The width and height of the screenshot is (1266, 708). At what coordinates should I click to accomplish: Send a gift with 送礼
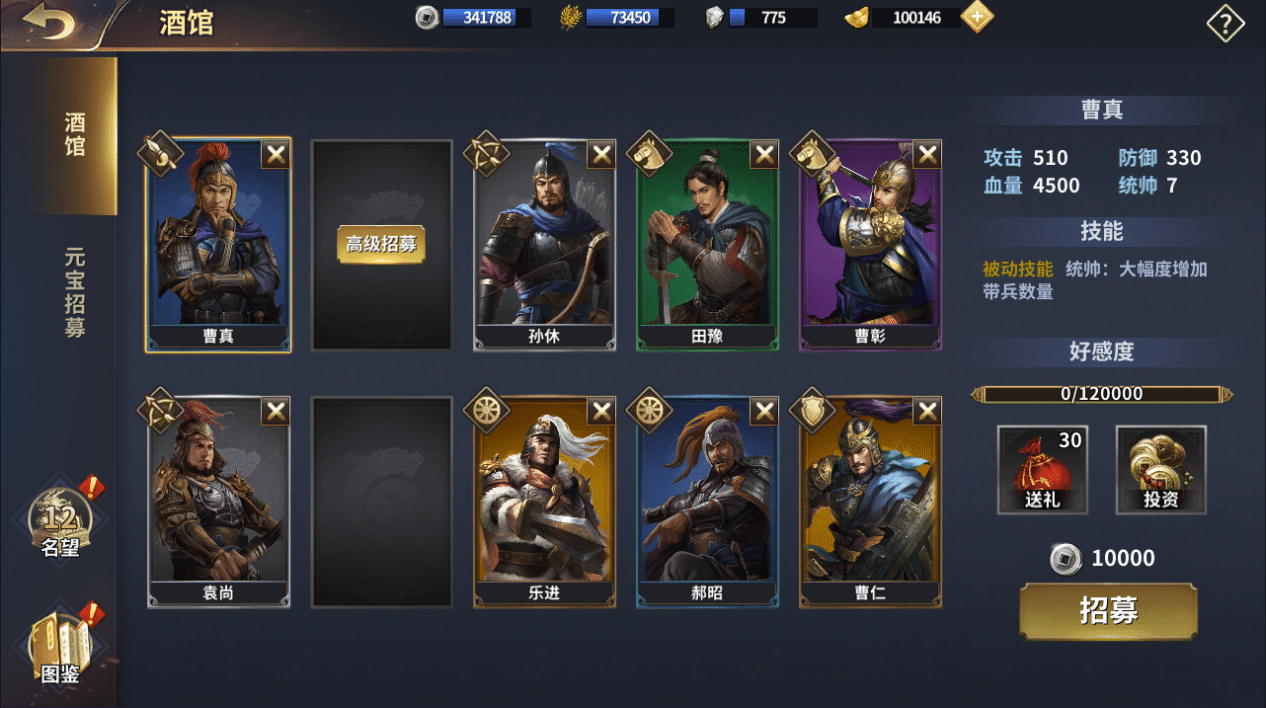click(x=1042, y=470)
